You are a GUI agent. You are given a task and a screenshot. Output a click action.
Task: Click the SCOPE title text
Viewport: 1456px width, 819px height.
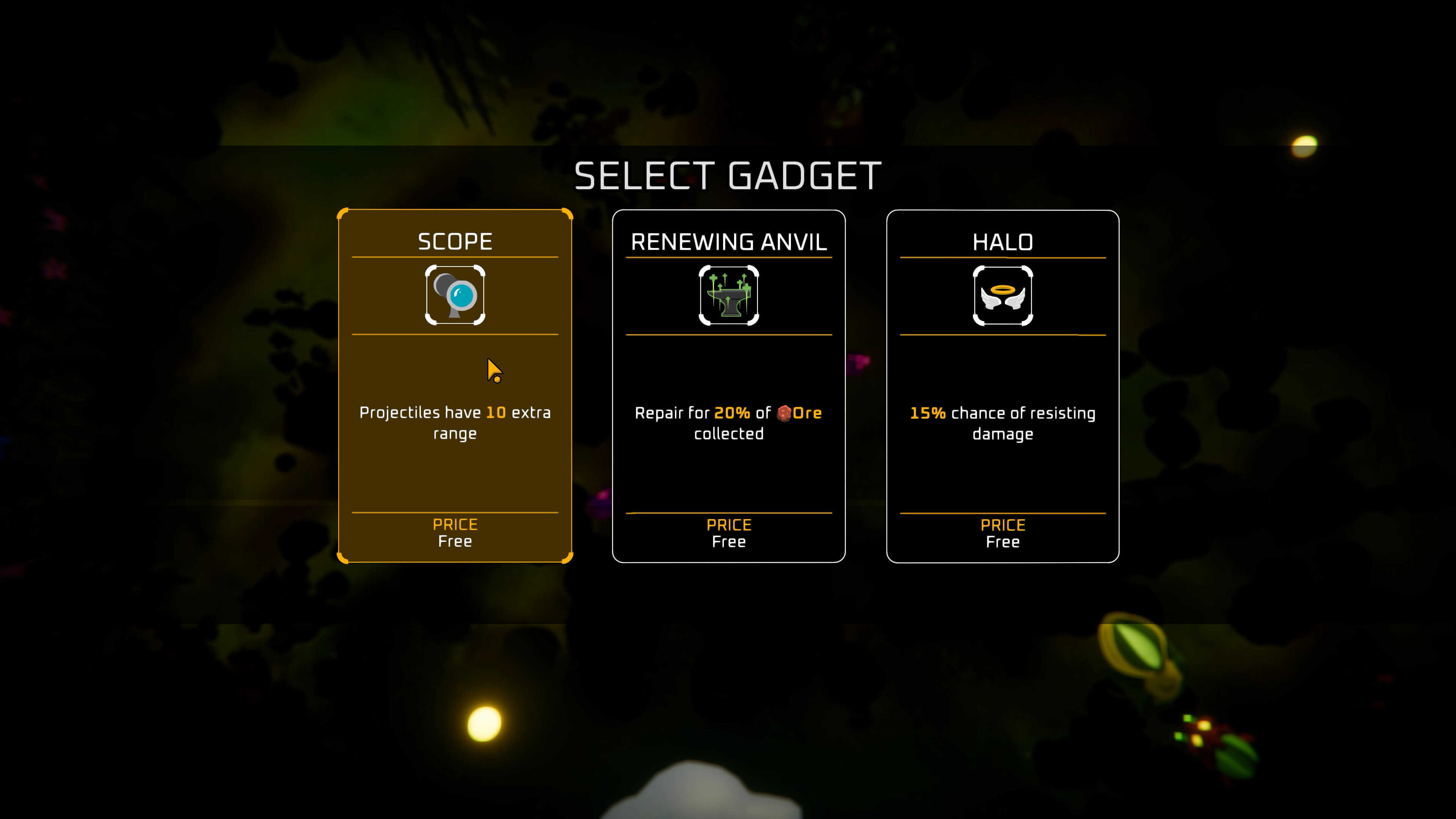(x=455, y=242)
